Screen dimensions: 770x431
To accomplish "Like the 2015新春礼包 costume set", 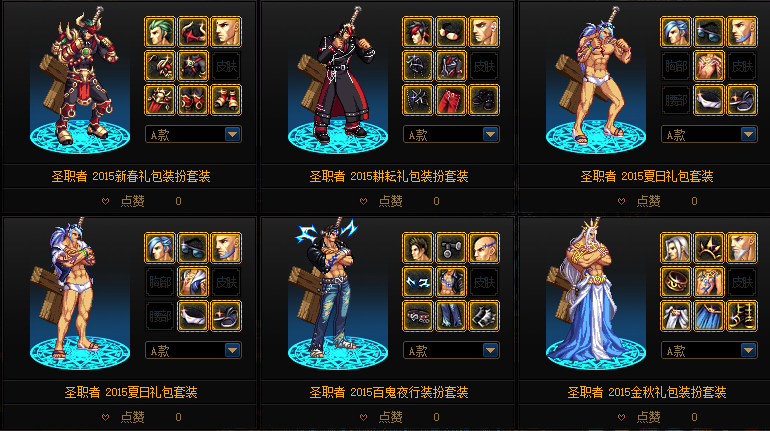I will click(x=131, y=201).
